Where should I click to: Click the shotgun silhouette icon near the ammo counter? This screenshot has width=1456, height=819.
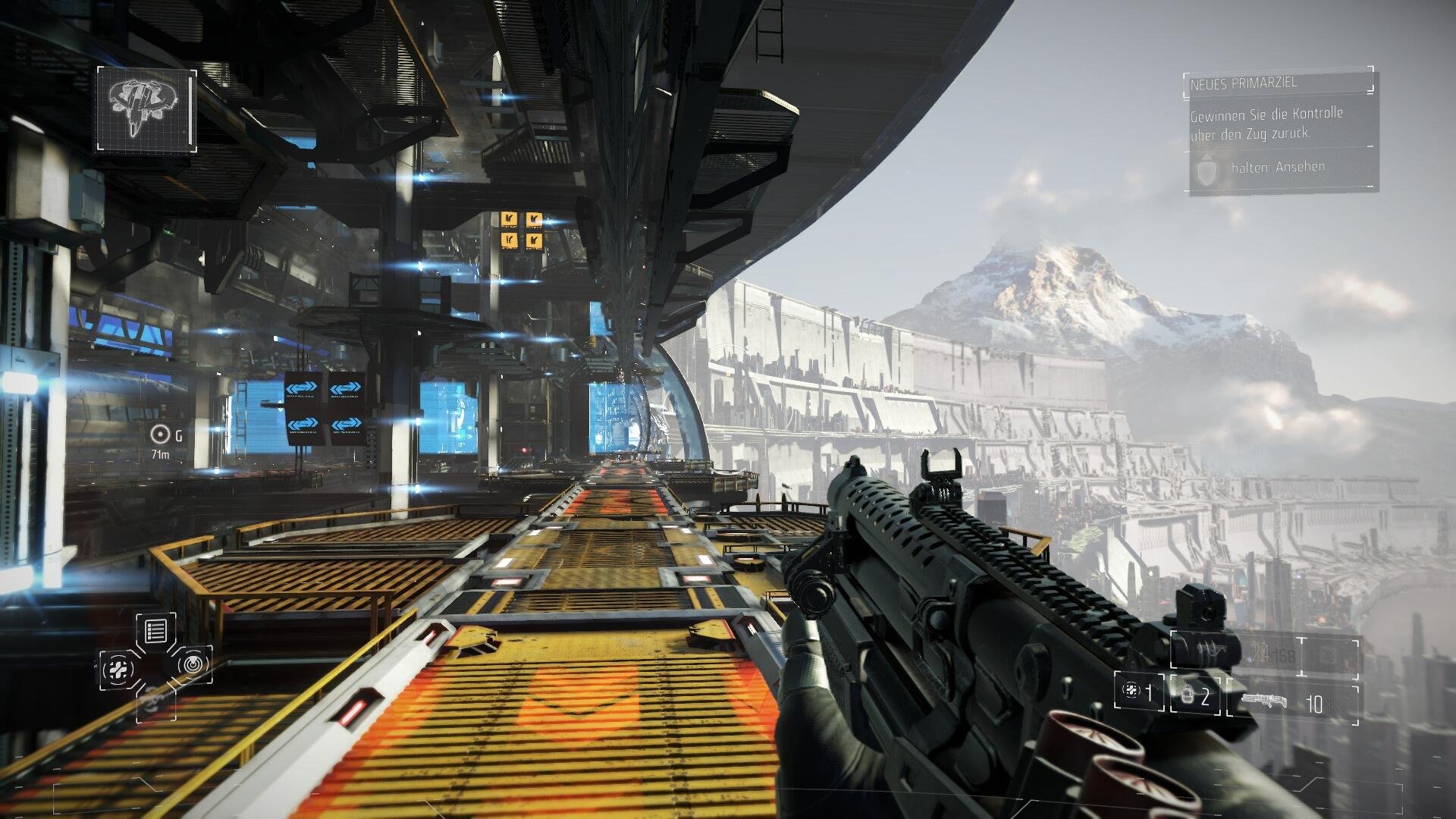click(x=1265, y=701)
